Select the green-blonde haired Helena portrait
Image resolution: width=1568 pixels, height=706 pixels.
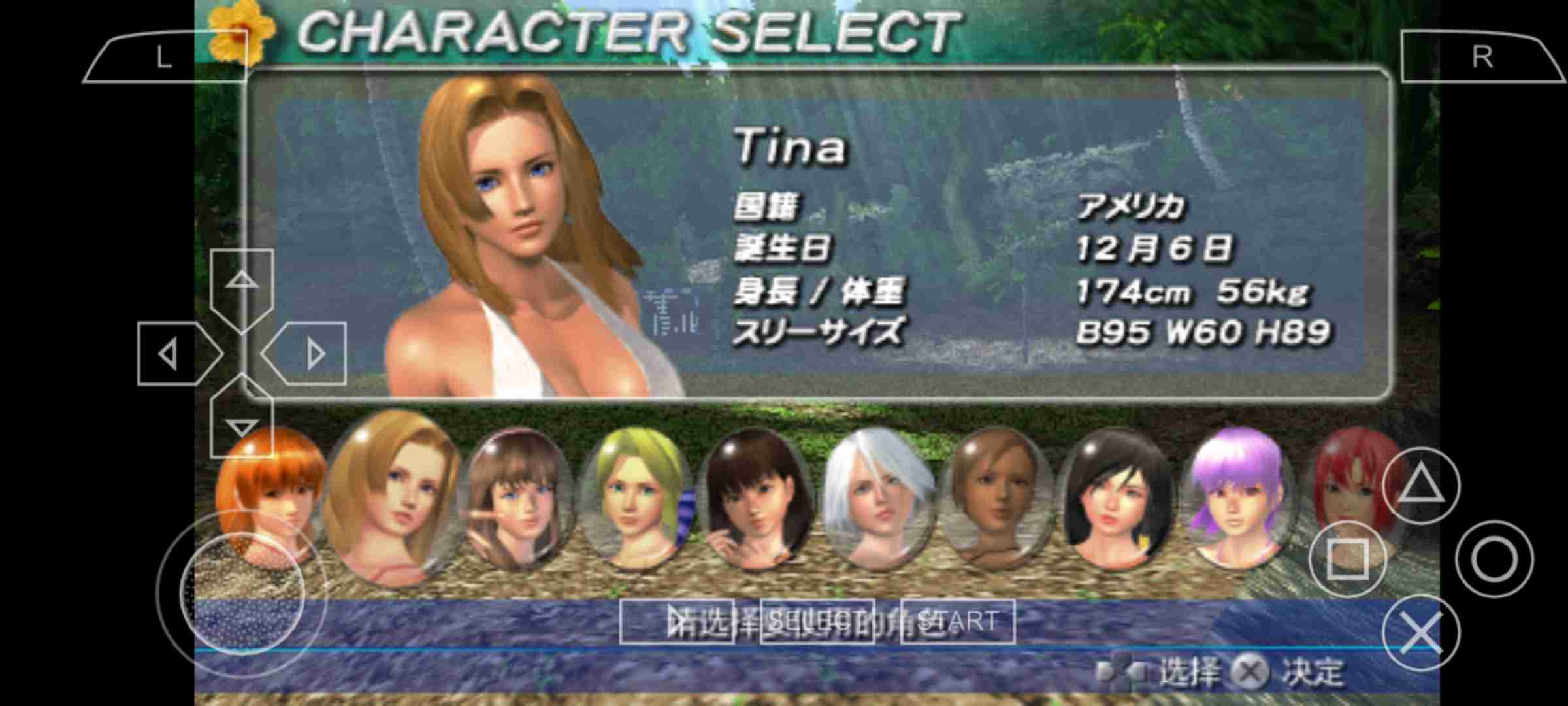pos(632,500)
